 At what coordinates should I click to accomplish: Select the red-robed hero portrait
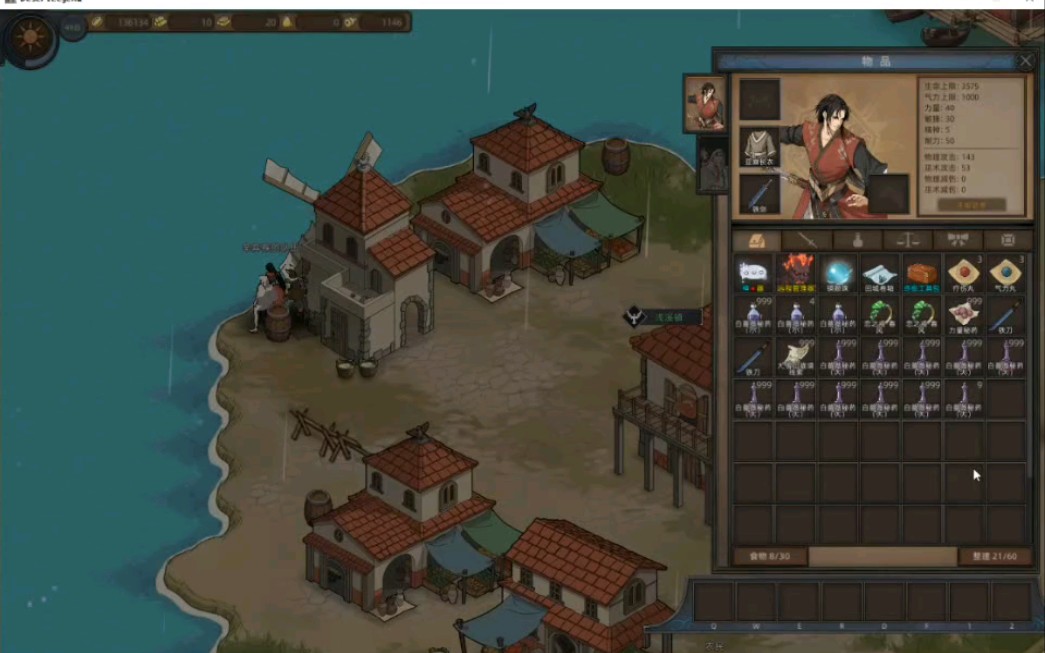coord(705,104)
